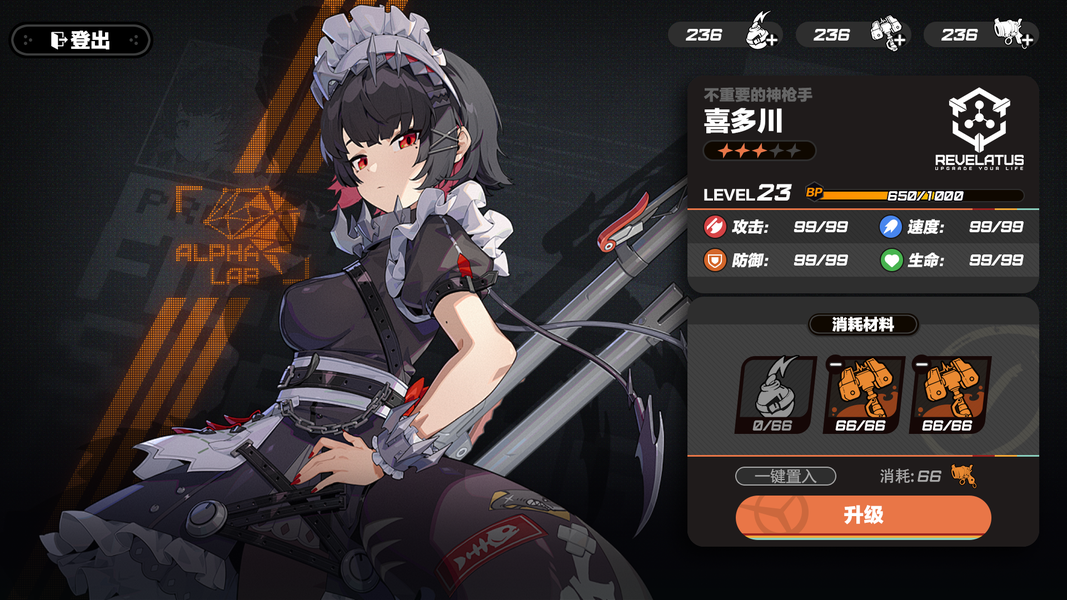The width and height of the screenshot is (1067, 600).
Task: Add more cannon currency via its plus icon
Action: click(1025, 41)
